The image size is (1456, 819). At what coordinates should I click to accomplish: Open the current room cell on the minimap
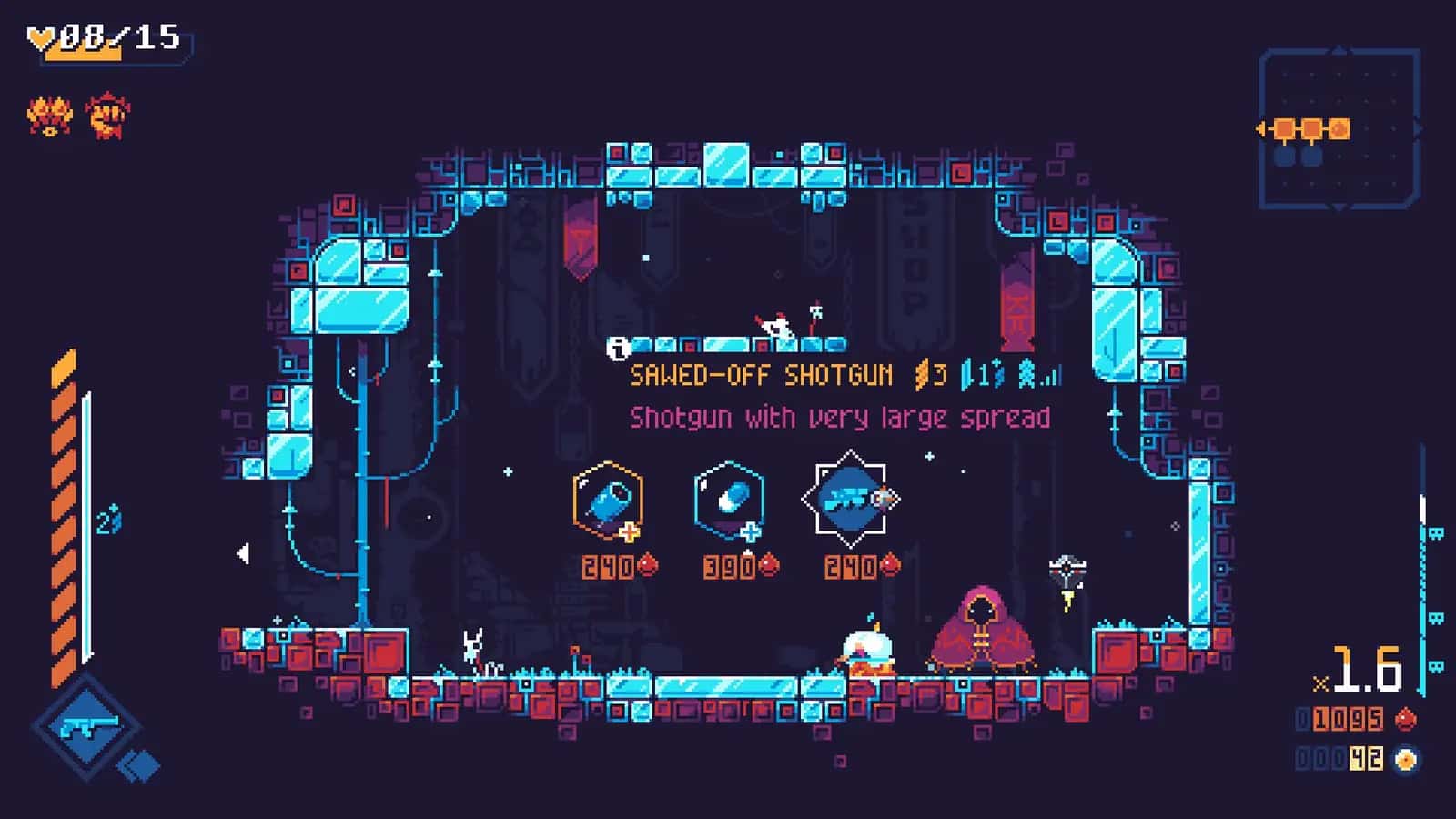1339,128
